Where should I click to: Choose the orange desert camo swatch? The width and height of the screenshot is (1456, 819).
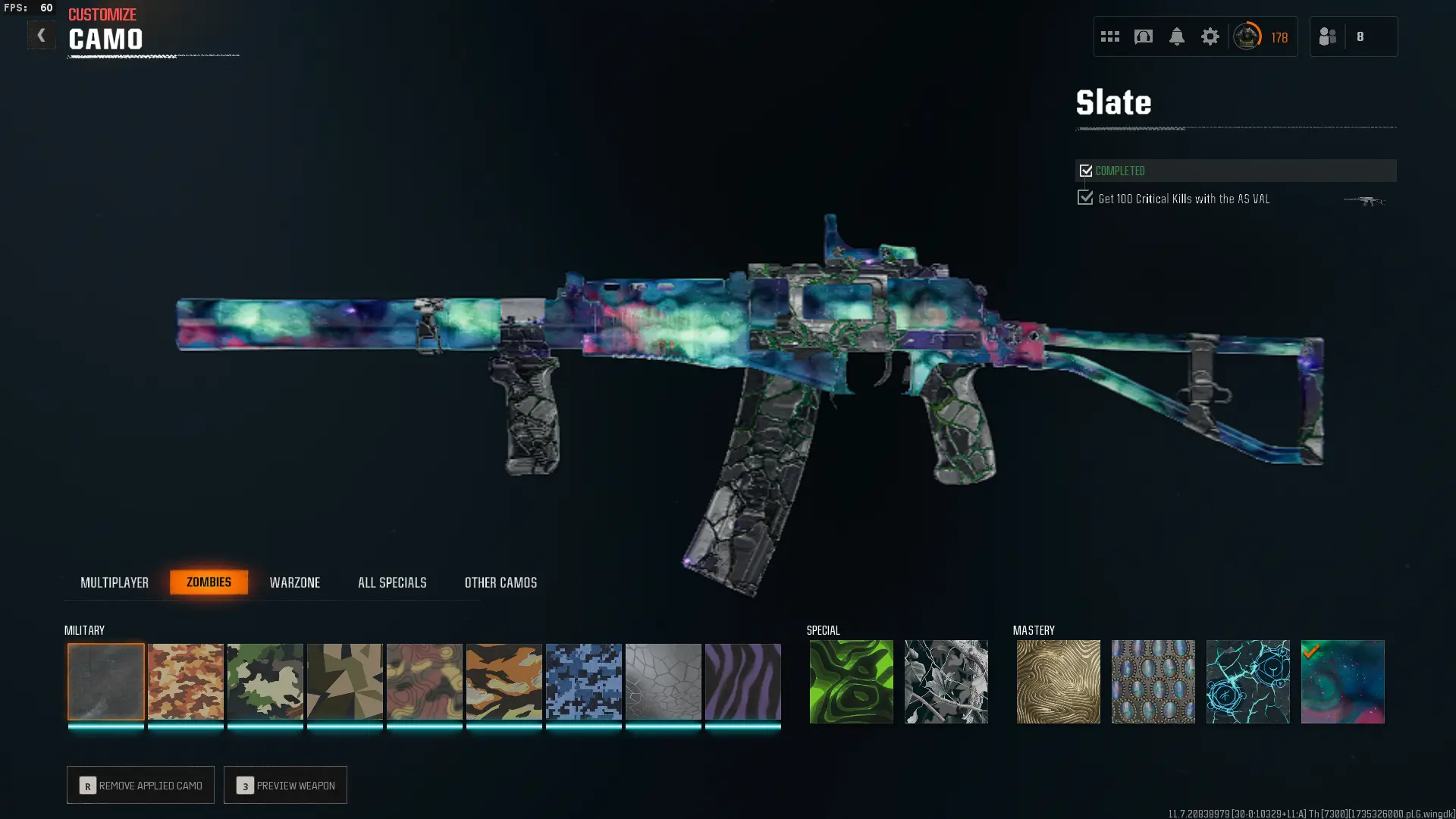pos(186,681)
